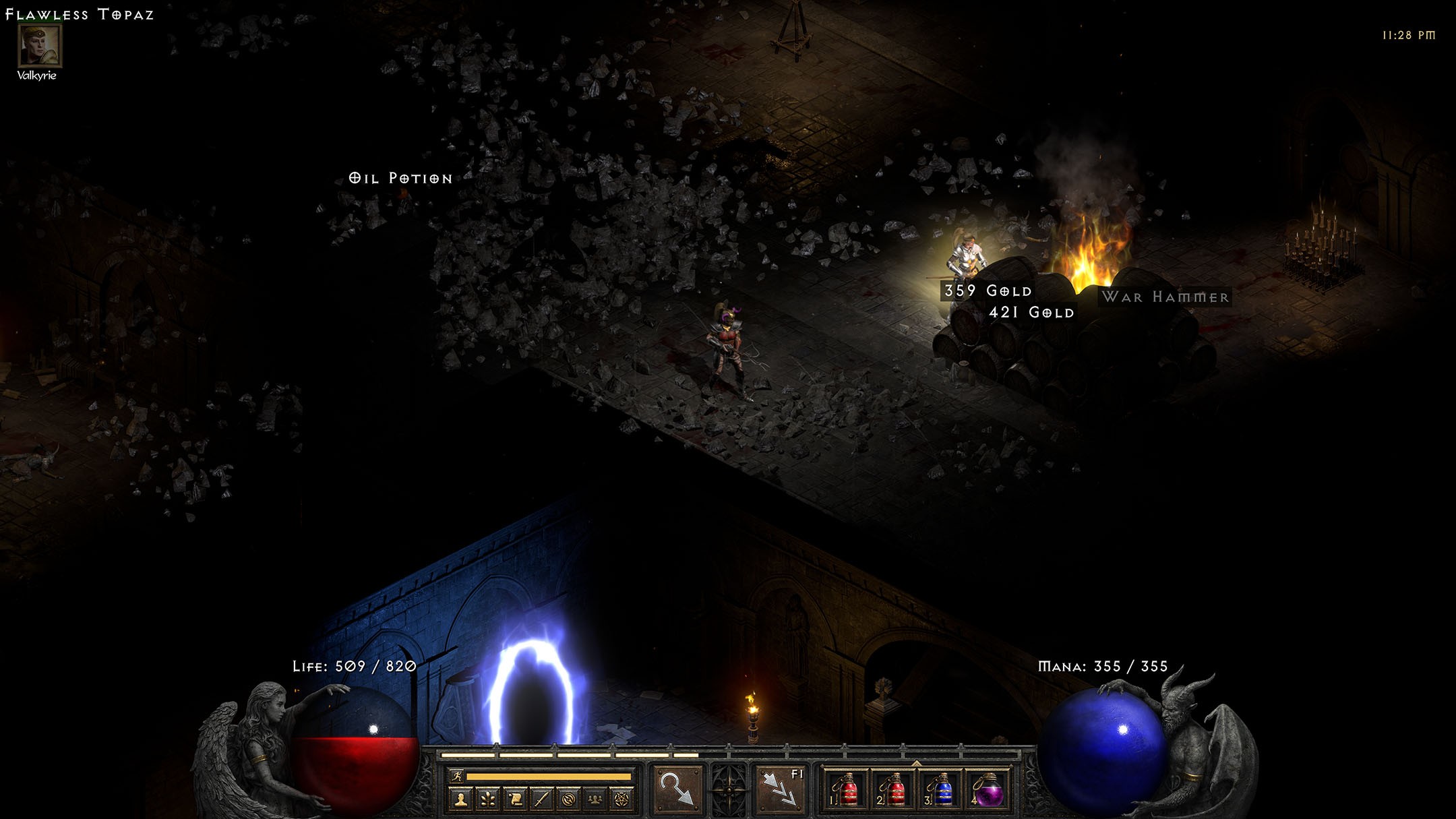Open the Mercenary screen icon
The width and height of the screenshot is (1456, 819).
point(569,799)
